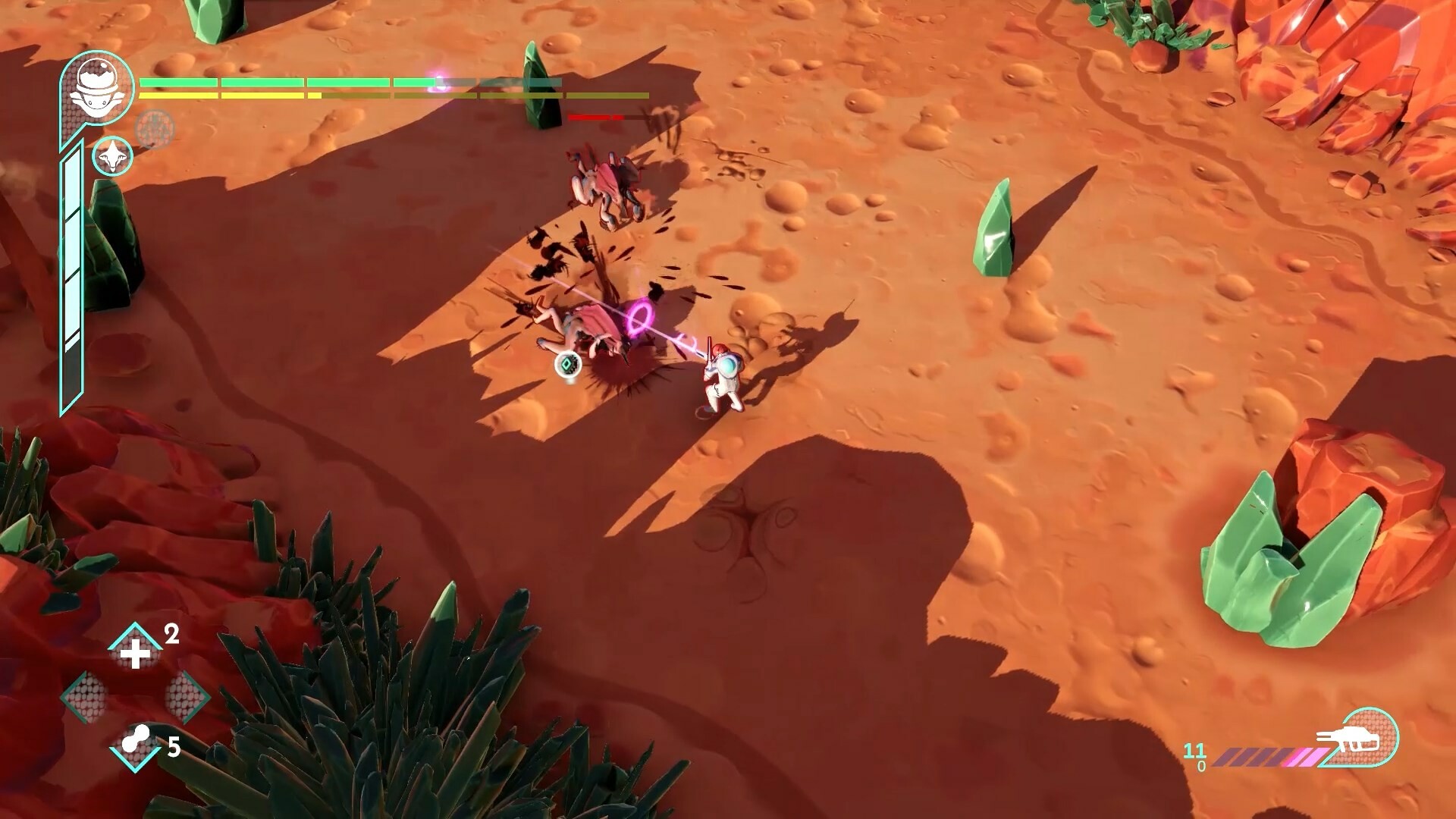
Task: Select the grayed-out ability icon near the portrait
Action: 154,128
